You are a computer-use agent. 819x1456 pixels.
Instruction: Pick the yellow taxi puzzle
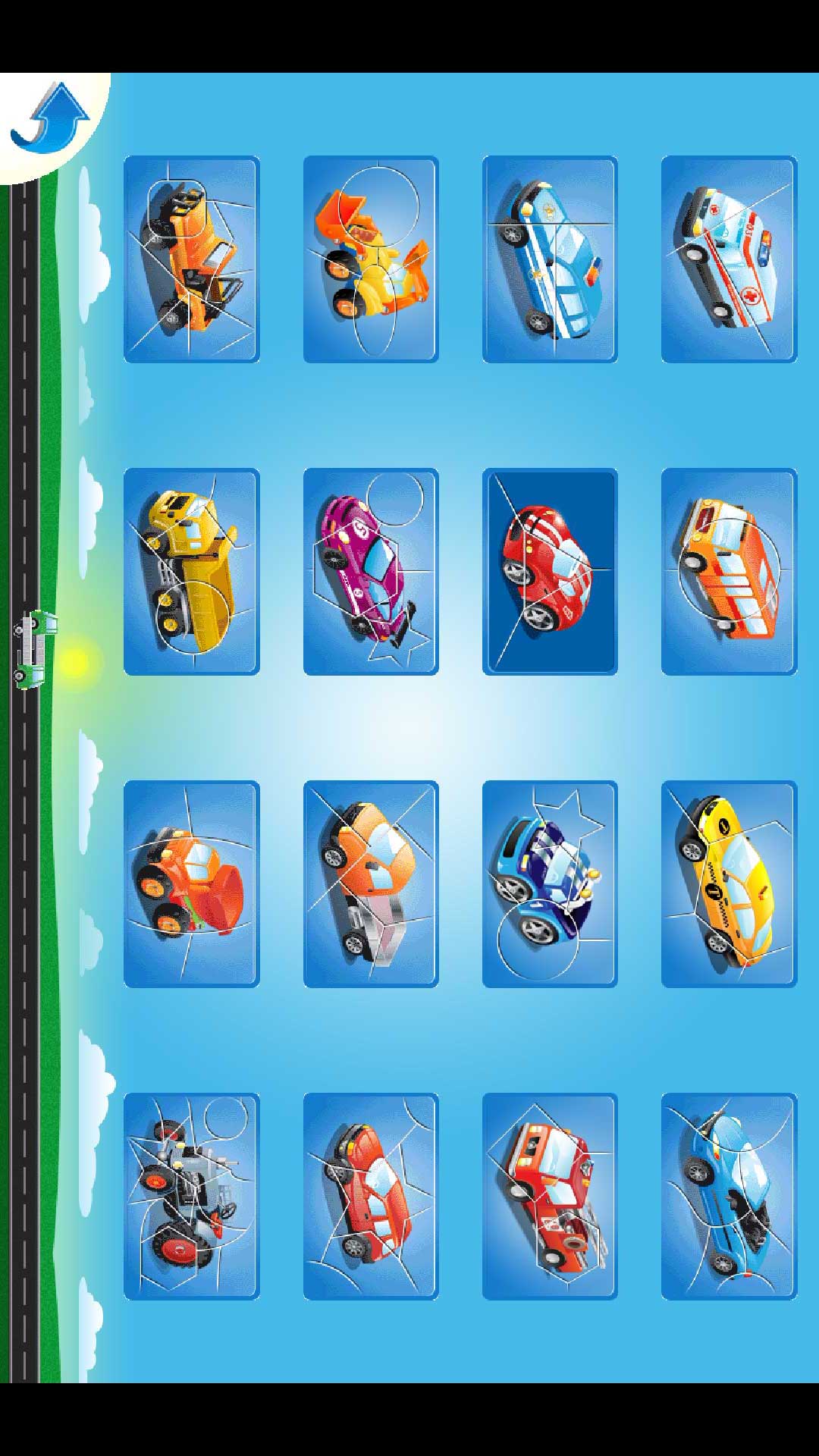[x=729, y=884]
